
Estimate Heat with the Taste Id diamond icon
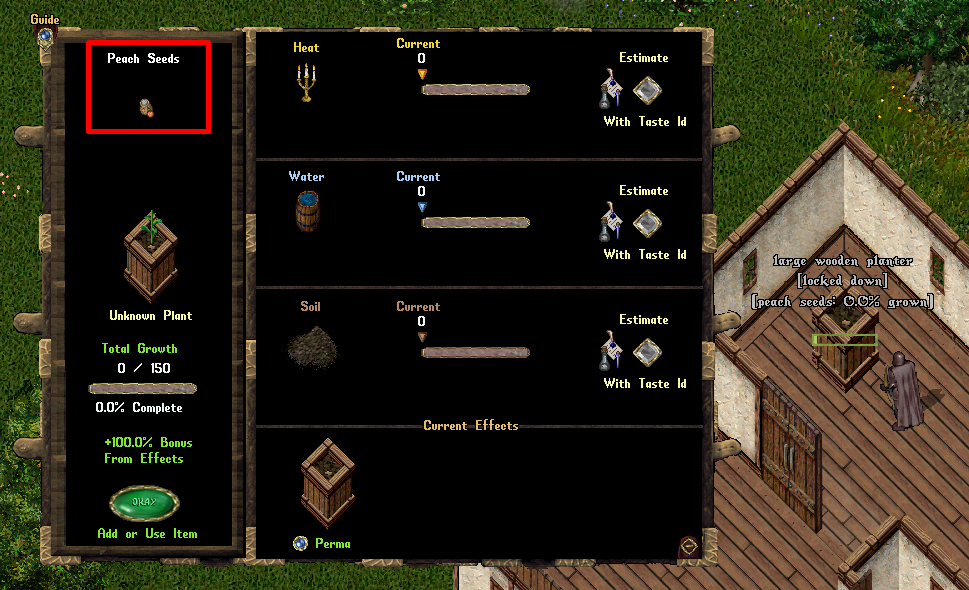[x=650, y=90]
